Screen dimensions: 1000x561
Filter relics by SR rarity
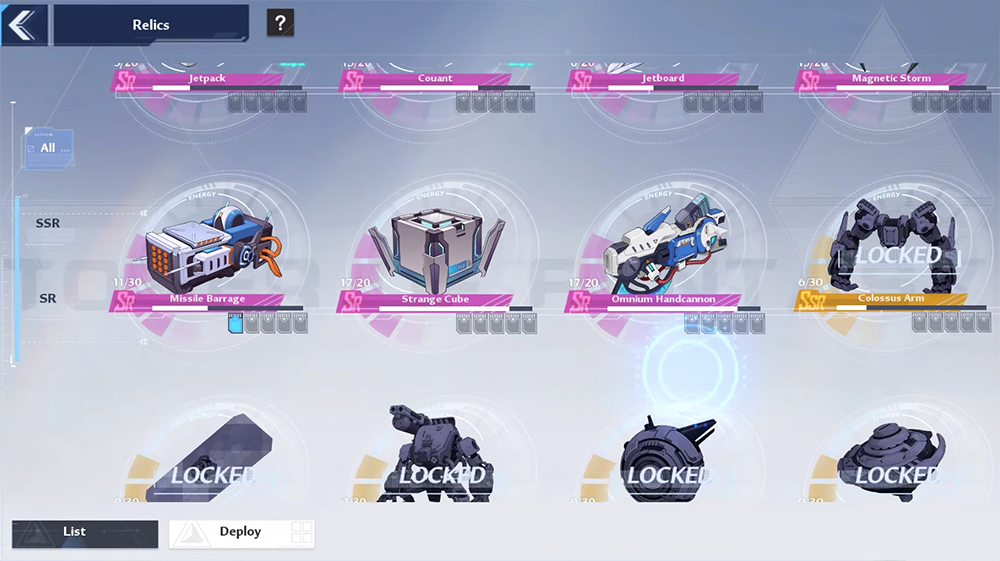coord(48,298)
